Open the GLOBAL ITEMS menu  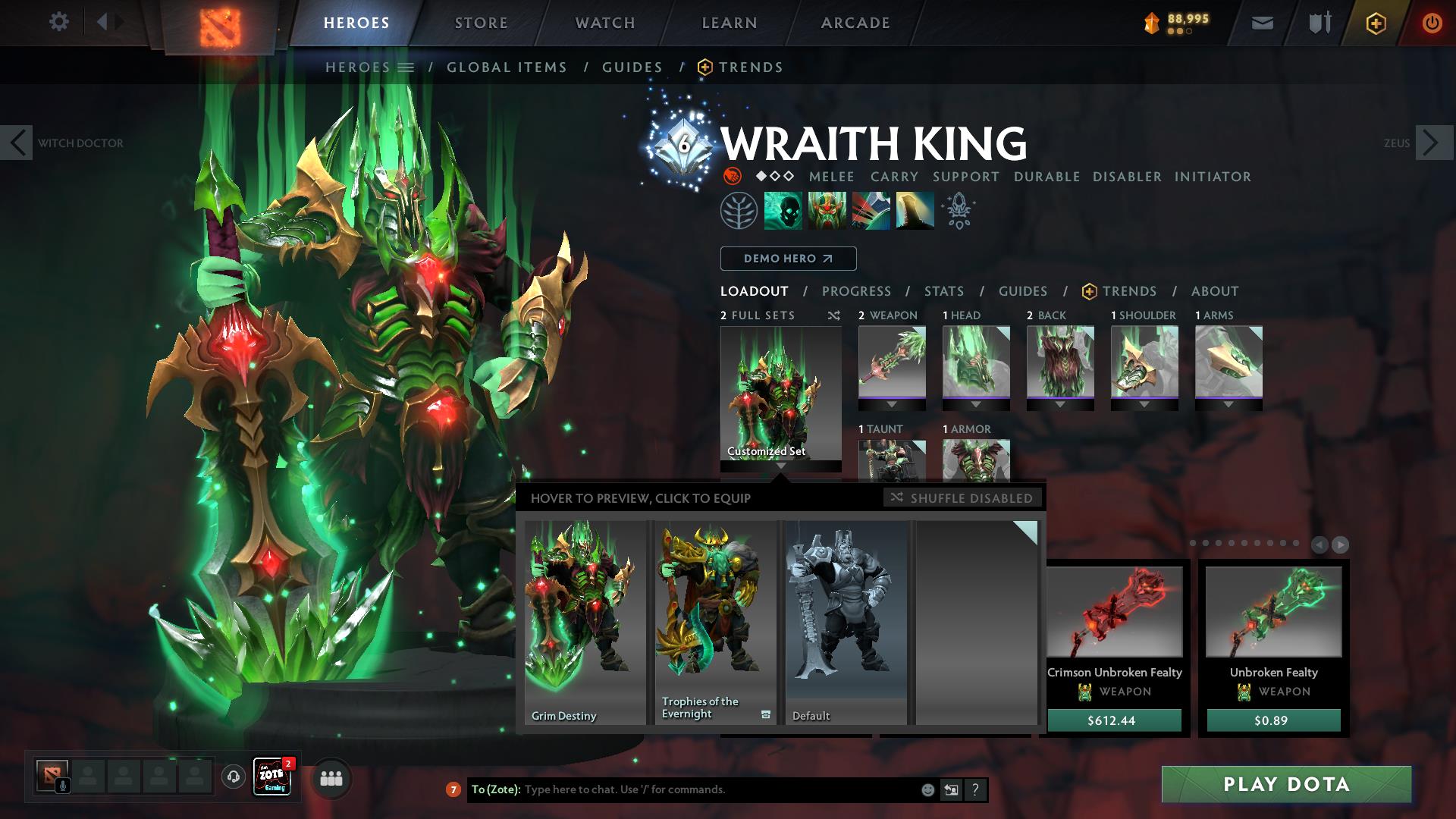pyautogui.click(x=507, y=67)
